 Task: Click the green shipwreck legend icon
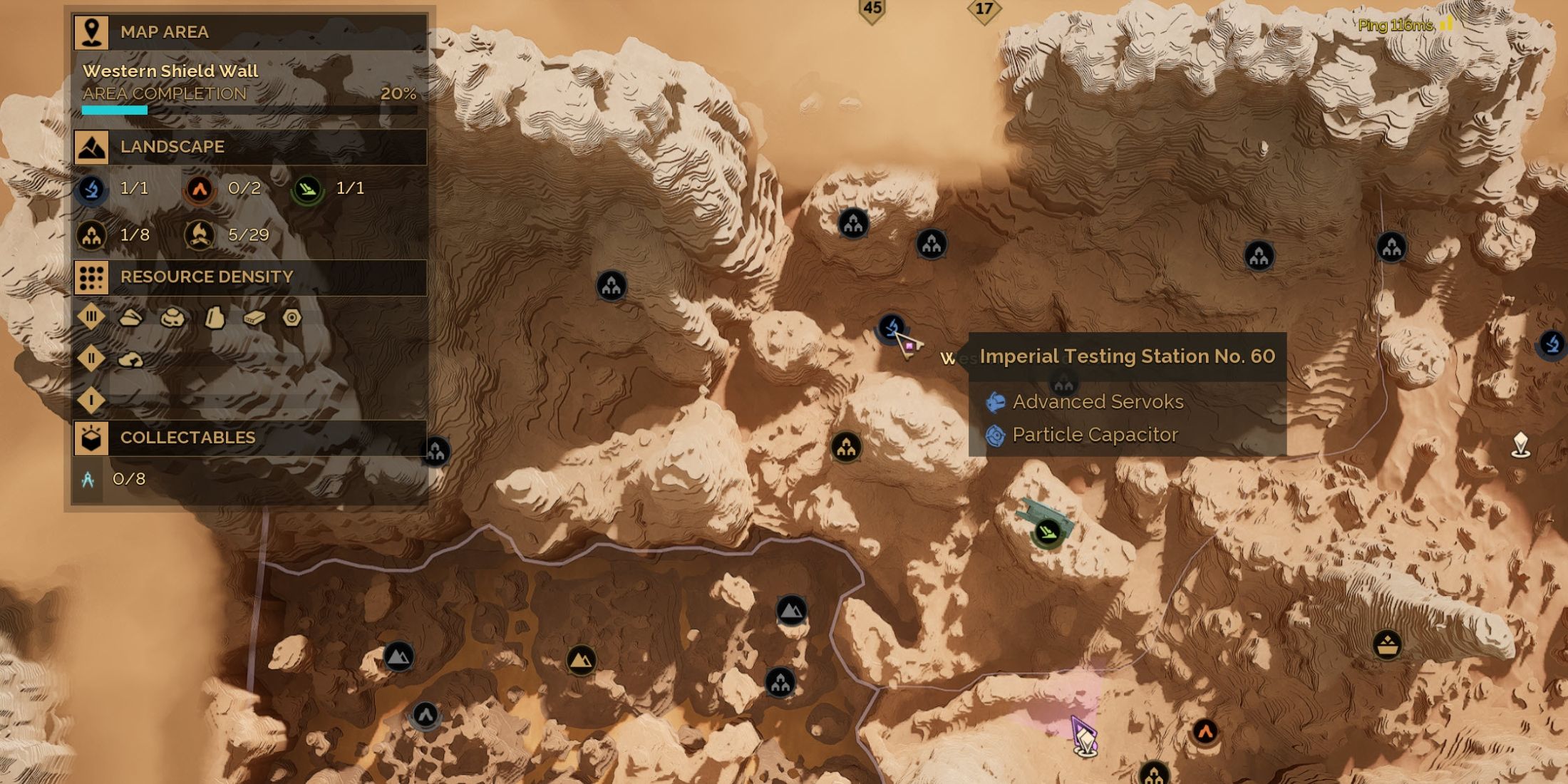coord(307,189)
